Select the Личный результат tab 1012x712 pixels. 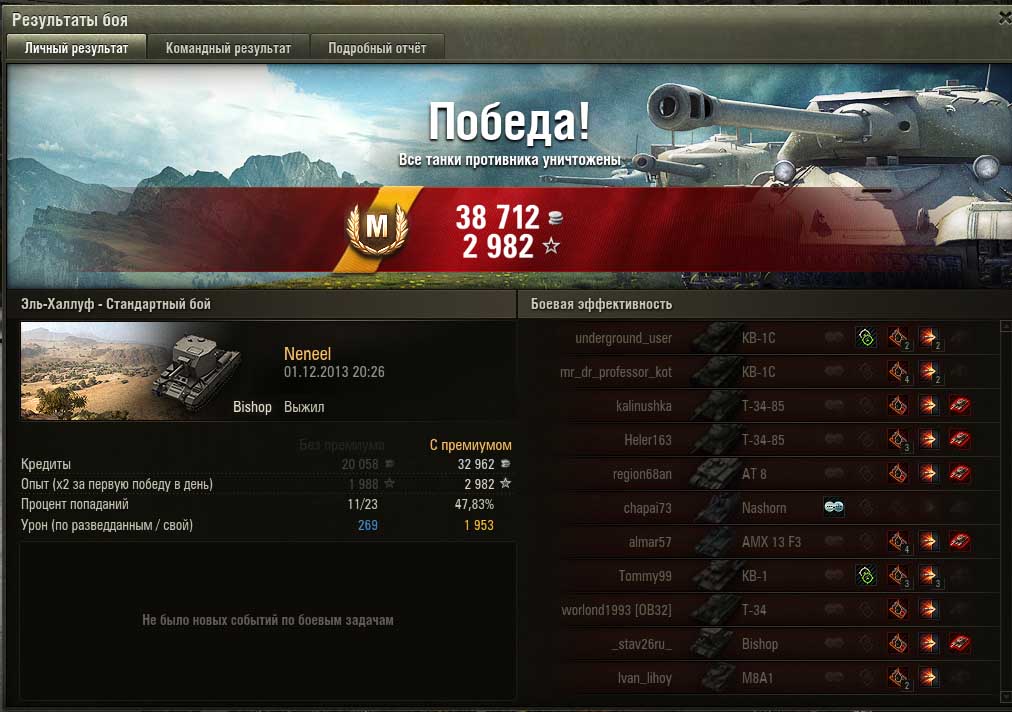click(x=77, y=48)
